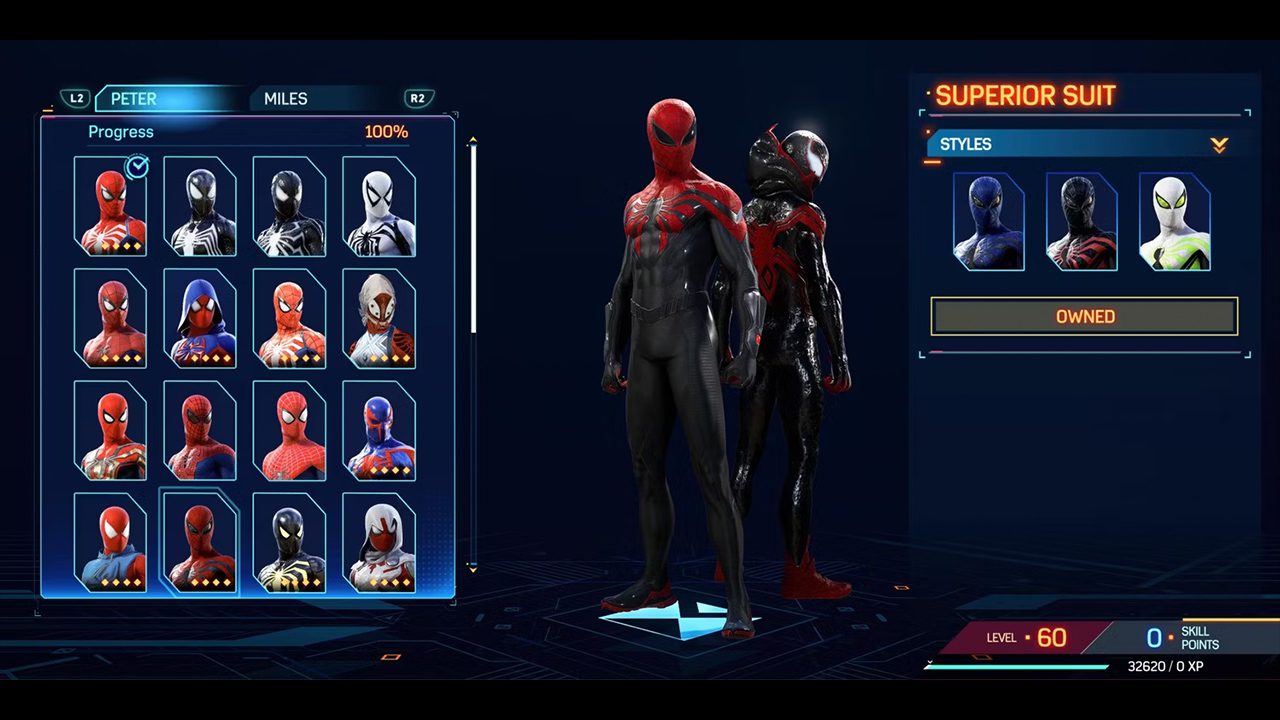Viewport: 1280px width, 720px height.
Task: Click the suit list scrollbar
Action: tap(473, 240)
